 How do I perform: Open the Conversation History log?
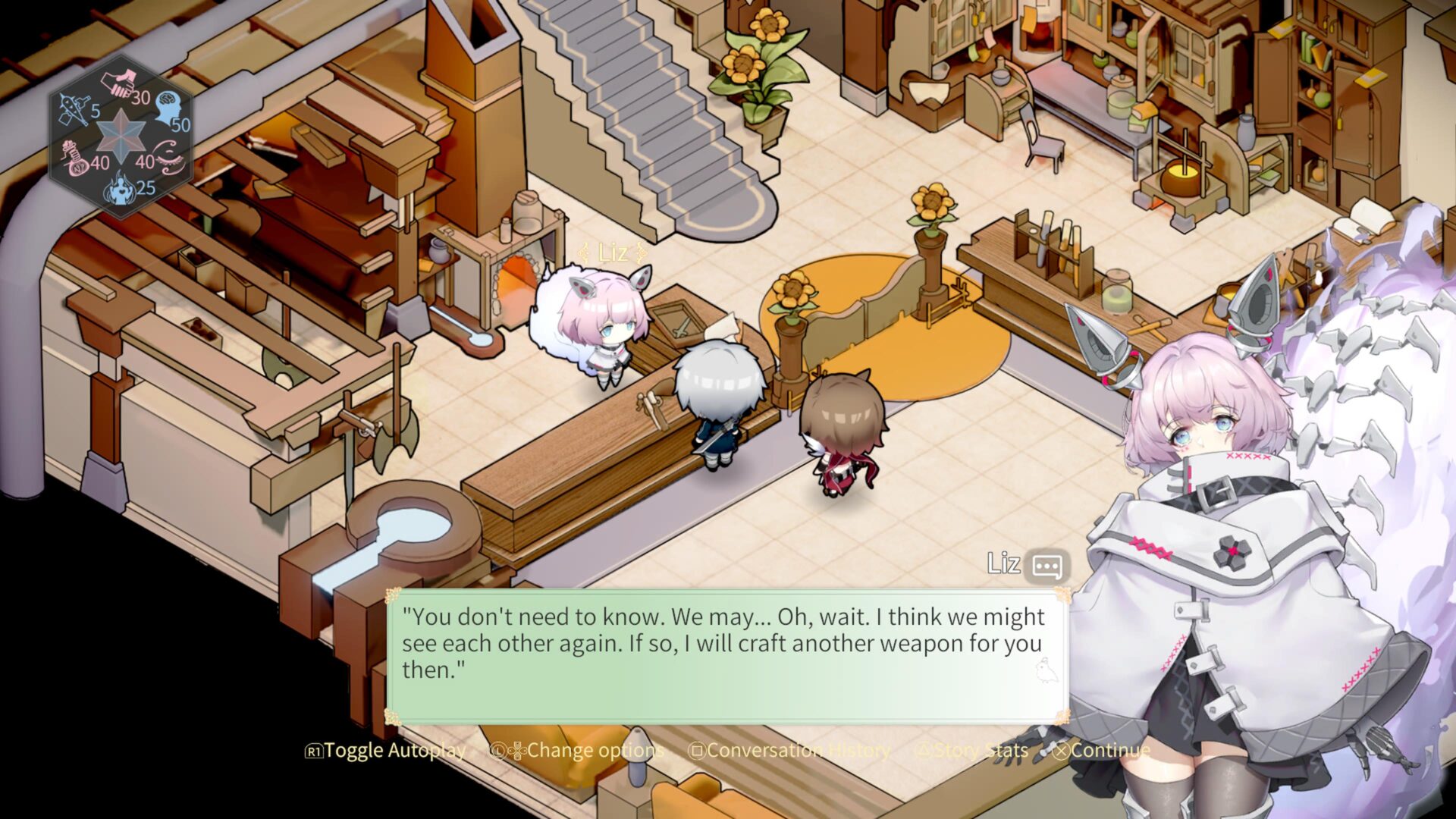click(789, 751)
